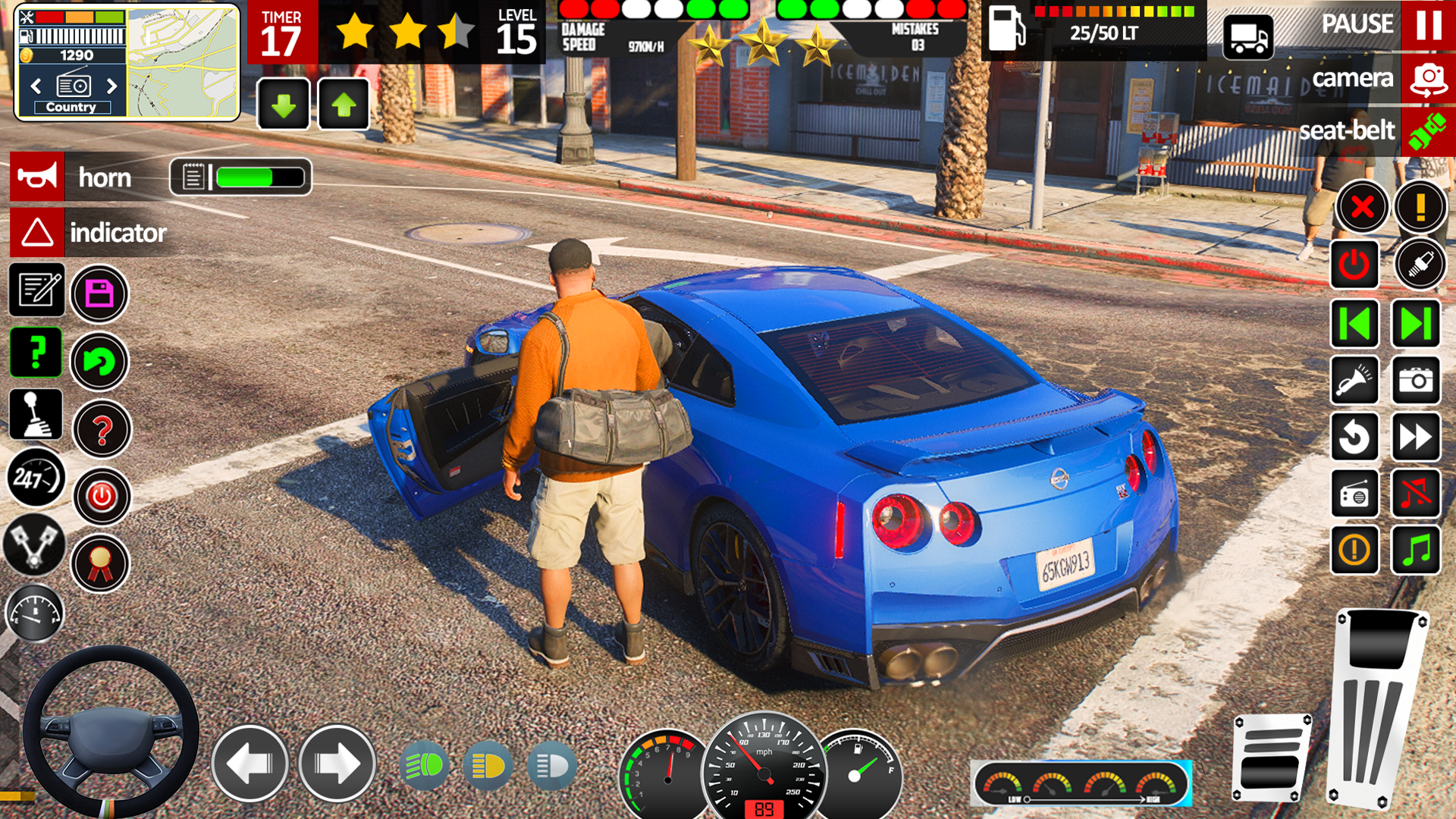The image size is (1456, 819).
Task: Turn on the hazard indicator button
Action: click(37, 232)
